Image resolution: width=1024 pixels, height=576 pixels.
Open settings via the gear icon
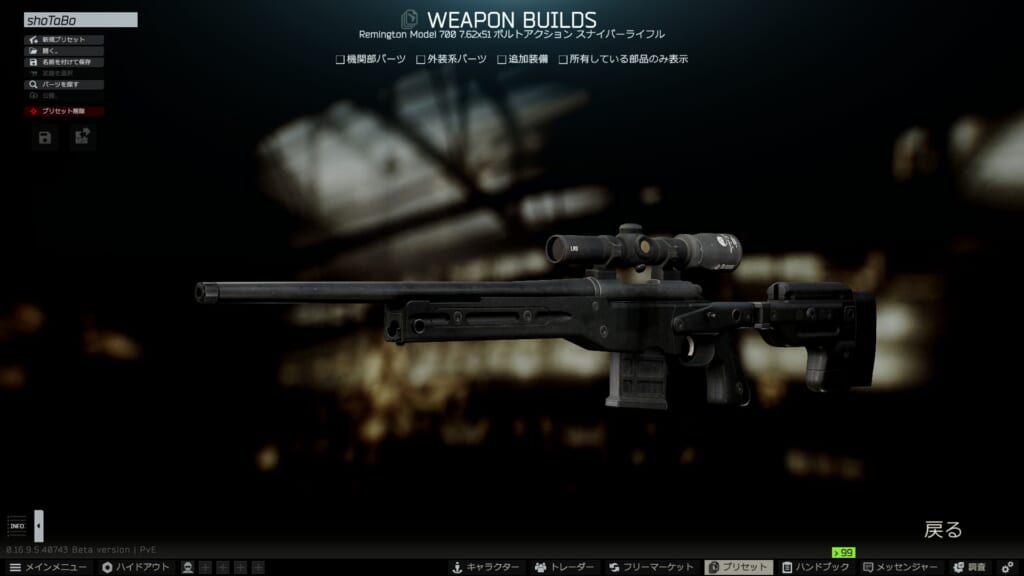[1008, 567]
